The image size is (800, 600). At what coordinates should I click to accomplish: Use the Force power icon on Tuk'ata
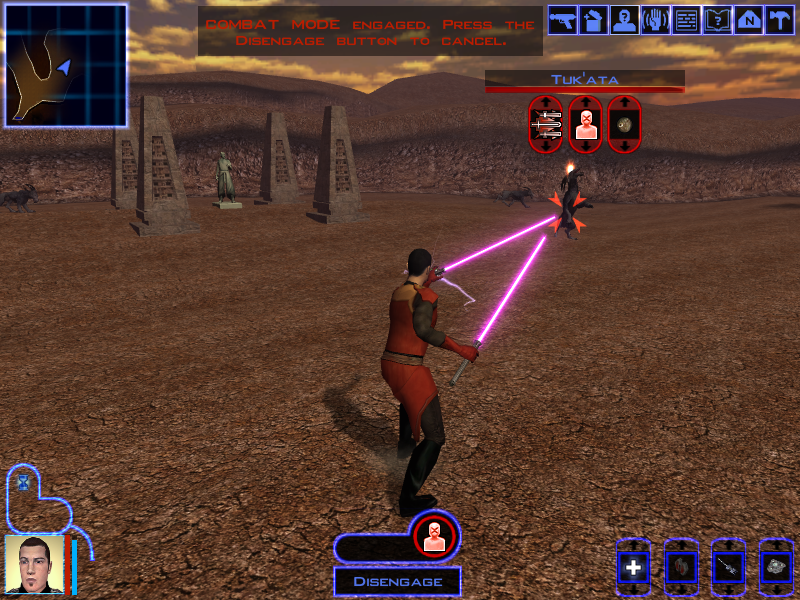click(584, 124)
